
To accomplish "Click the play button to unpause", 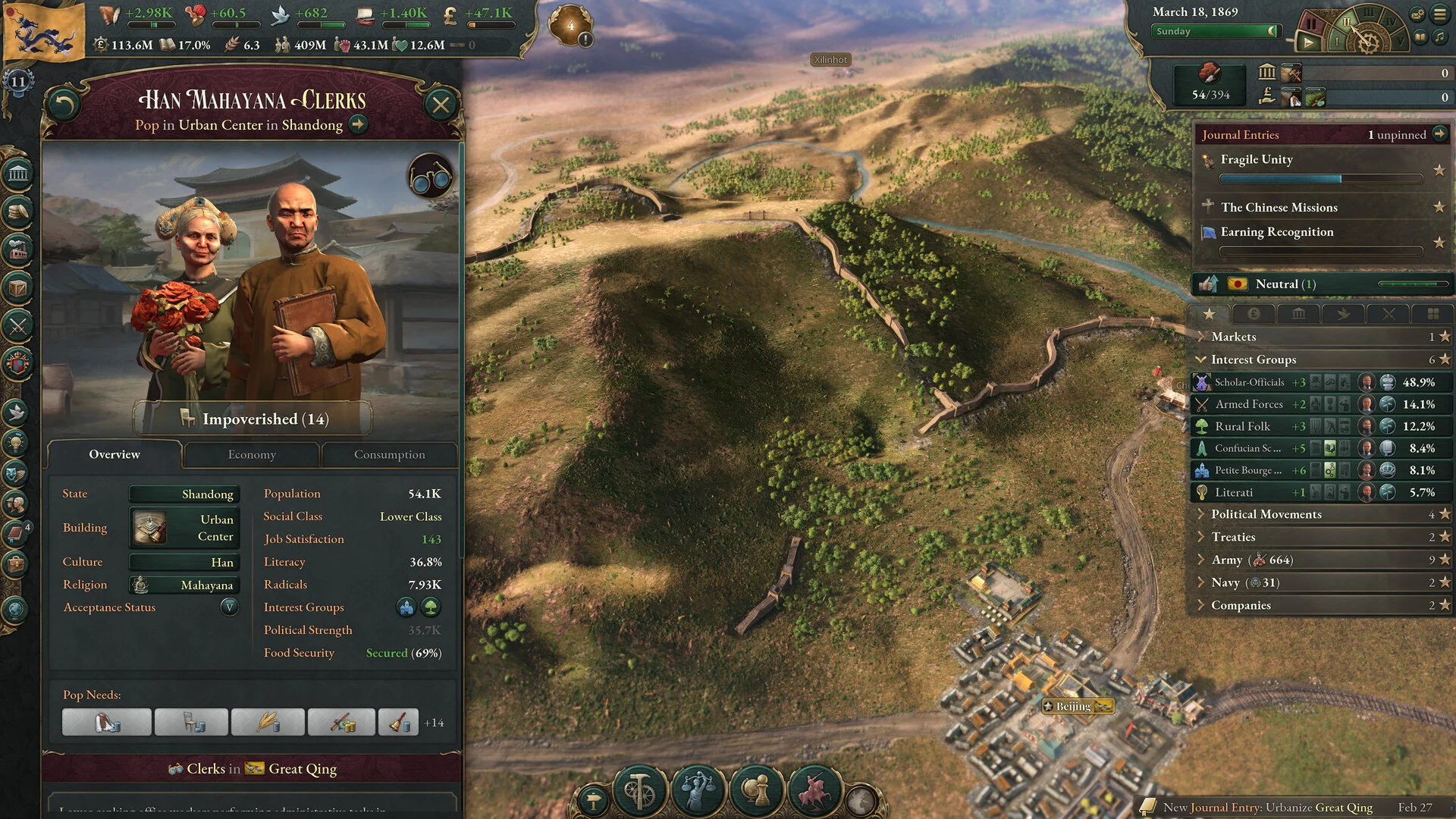I will click(1308, 42).
